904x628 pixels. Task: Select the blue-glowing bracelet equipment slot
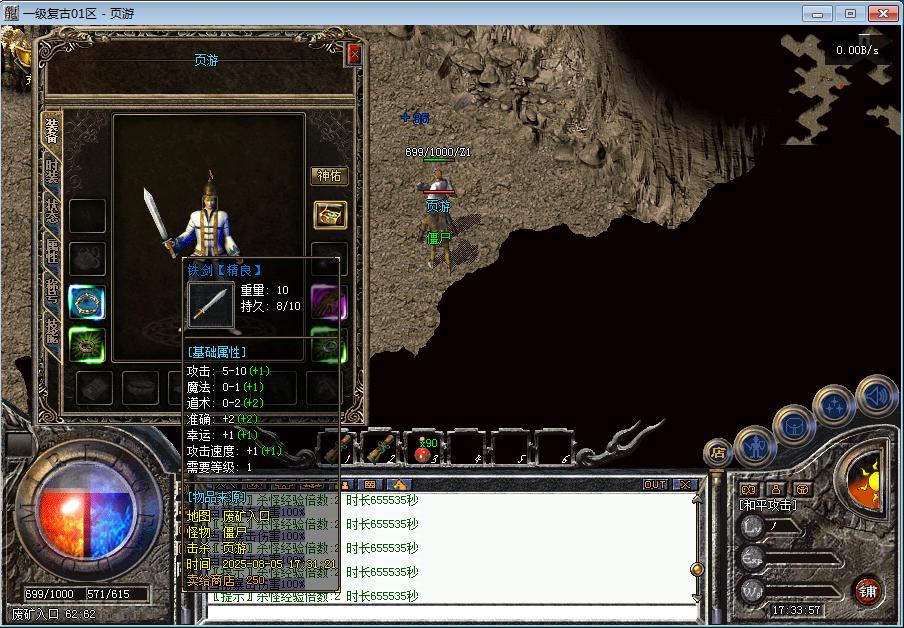[87, 302]
